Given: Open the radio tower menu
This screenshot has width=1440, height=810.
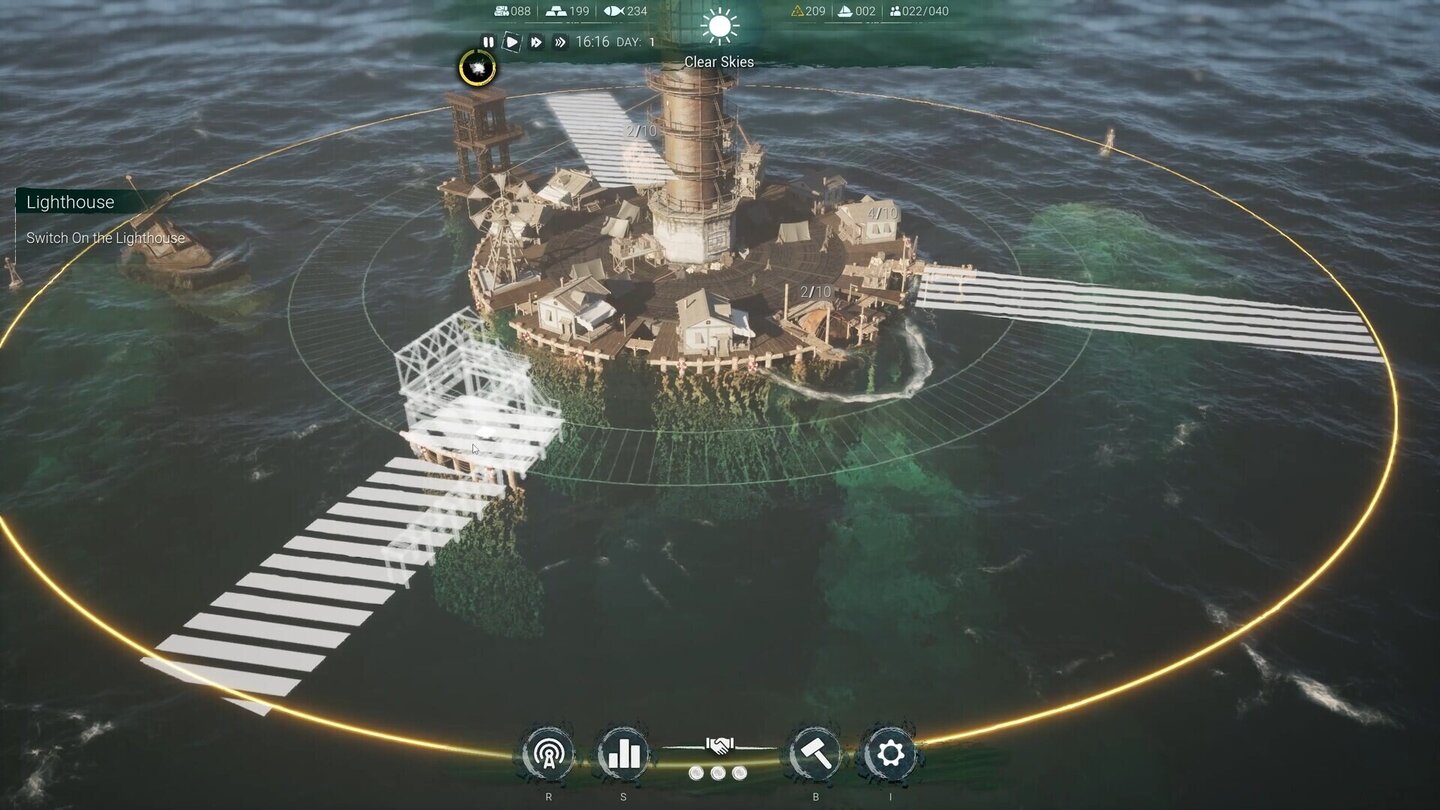Looking at the screenshot, I should coord(548,753).
